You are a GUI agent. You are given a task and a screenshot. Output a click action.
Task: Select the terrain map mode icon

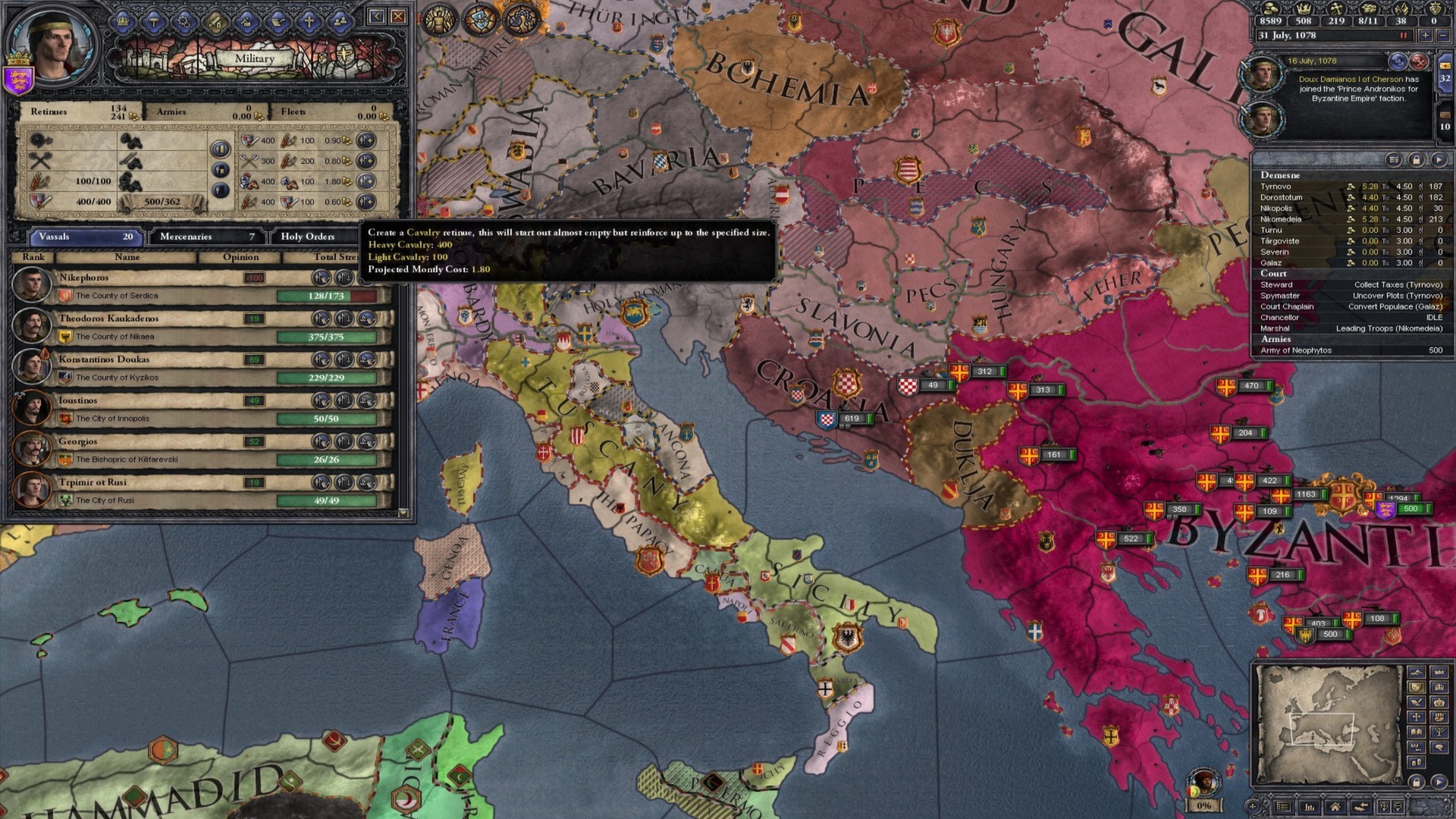[1417, 673]
